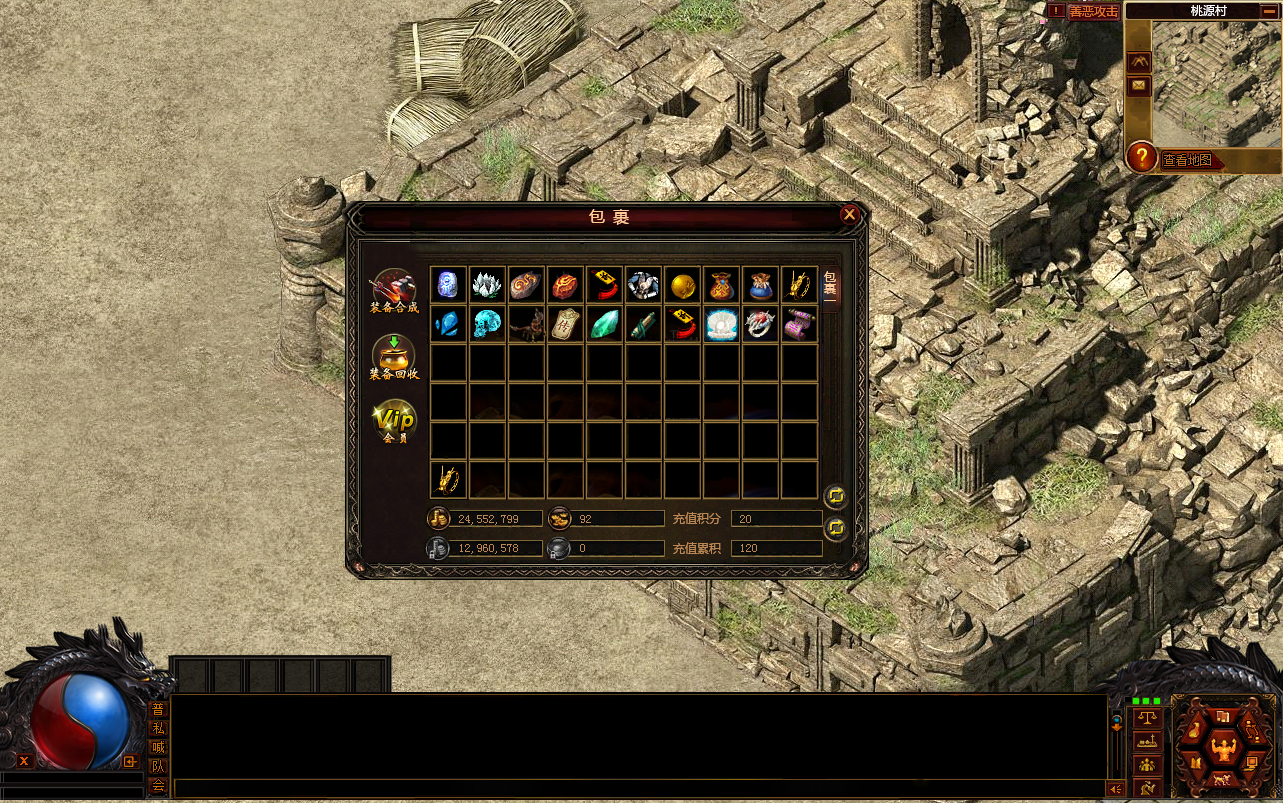The width and height of the screenshot is (1283, 803).
Task: Toggle the 善恶攻击 attack mode
Action: tap(1093, 11)
